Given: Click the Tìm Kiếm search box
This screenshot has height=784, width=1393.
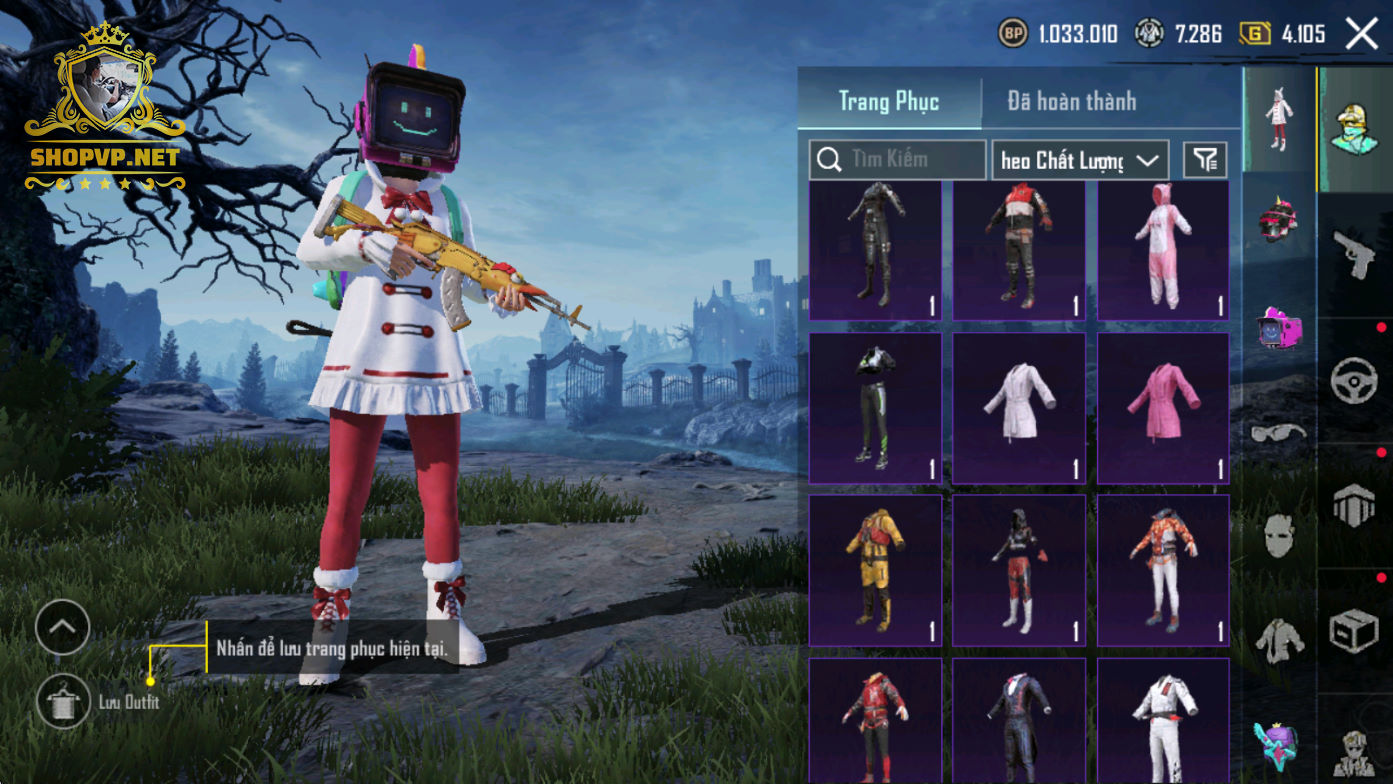Looking at the screenshot, I should pyautogui.click(x=897, y=159).
